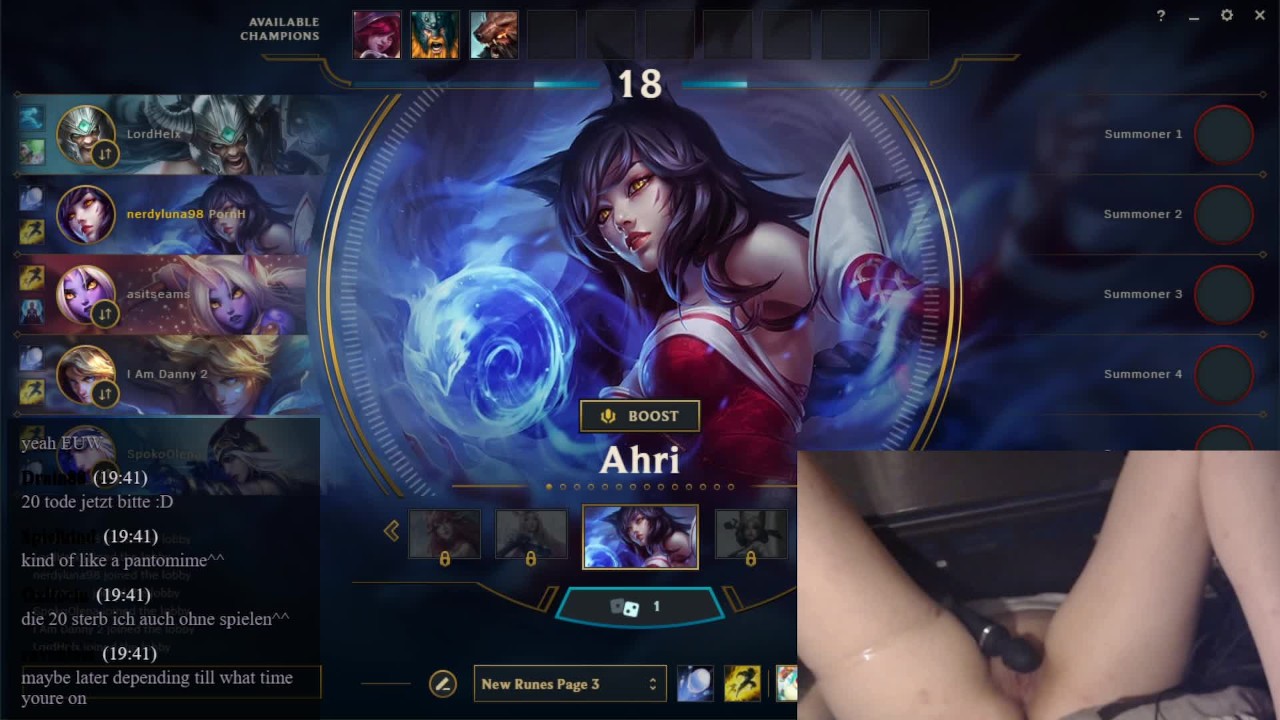
Task: Show previous skins with the left arrow
Action: 391,531
